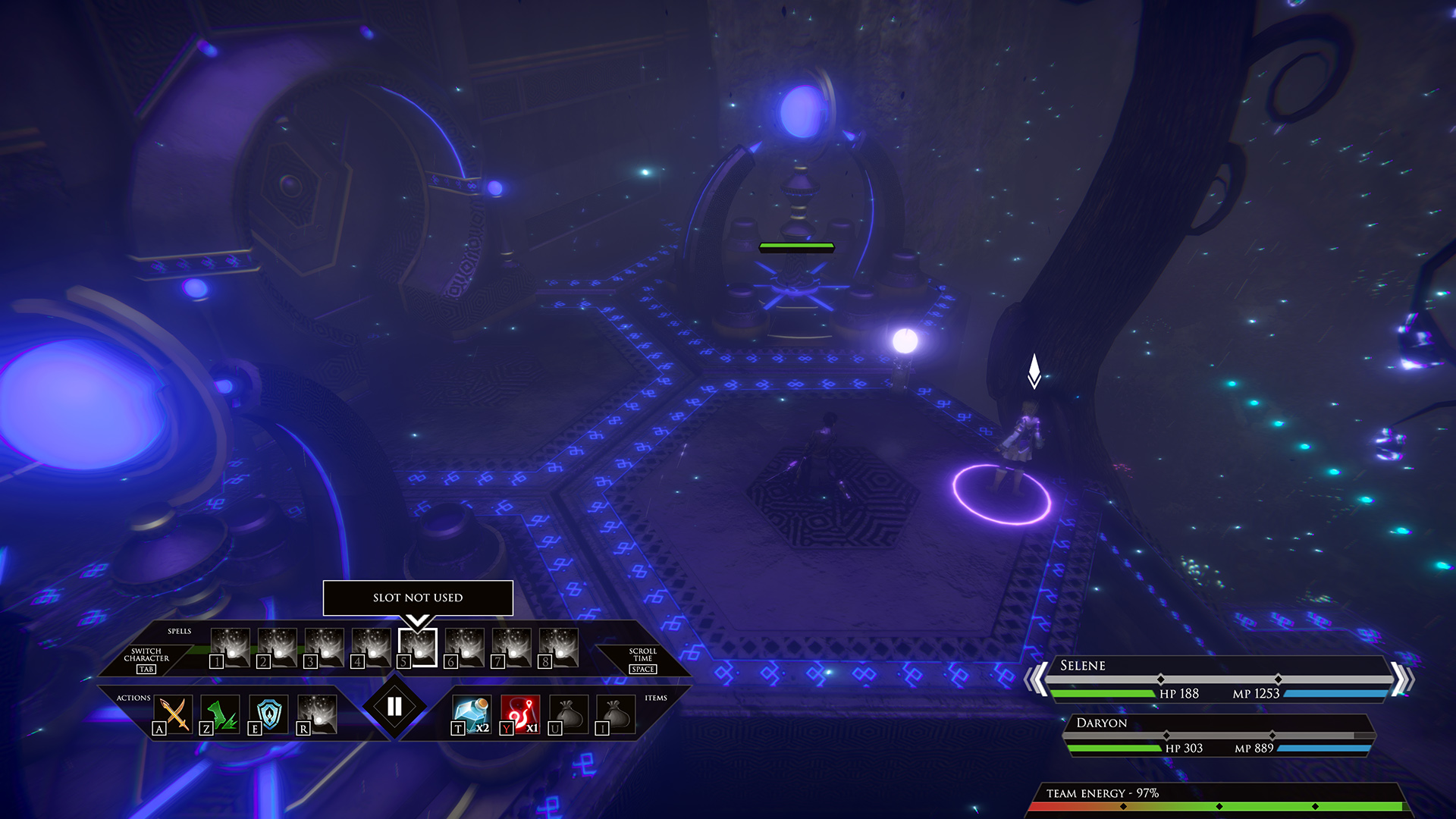1456x819 pixels.
Task: Use the crossed swords attack action
Action: point(174,714)
